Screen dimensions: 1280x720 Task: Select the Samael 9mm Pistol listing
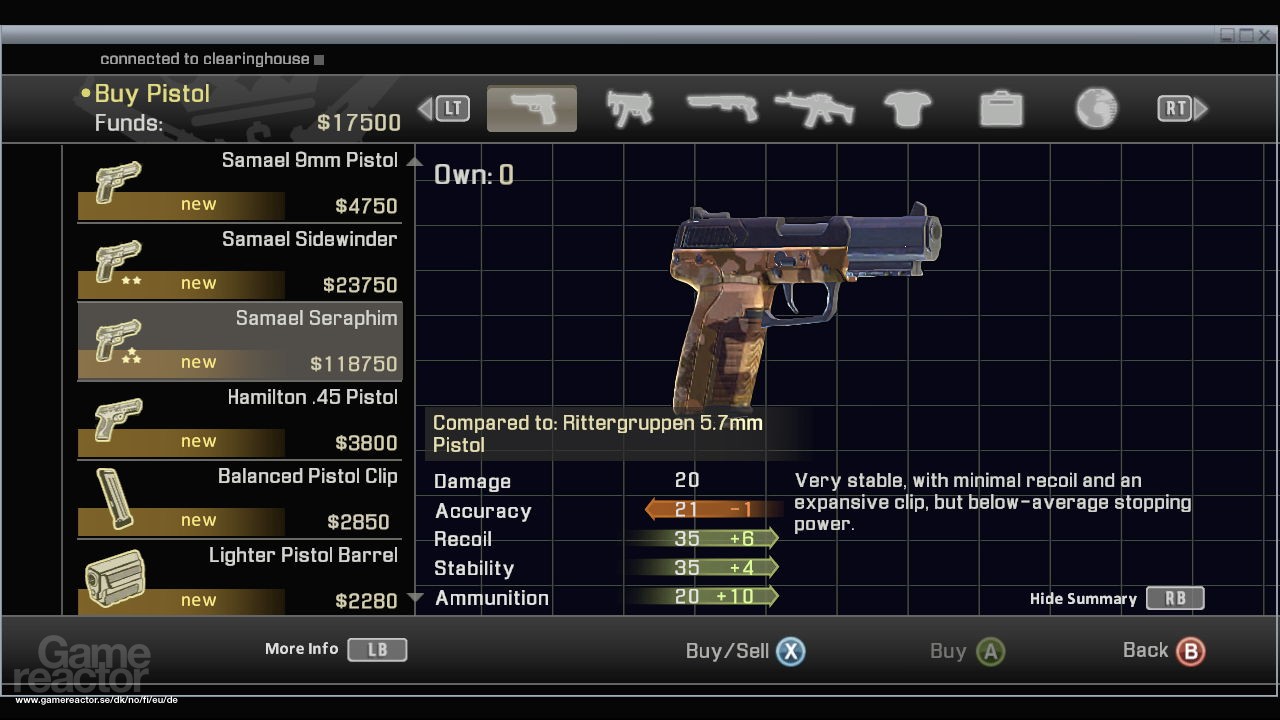[x=240, y=183]
